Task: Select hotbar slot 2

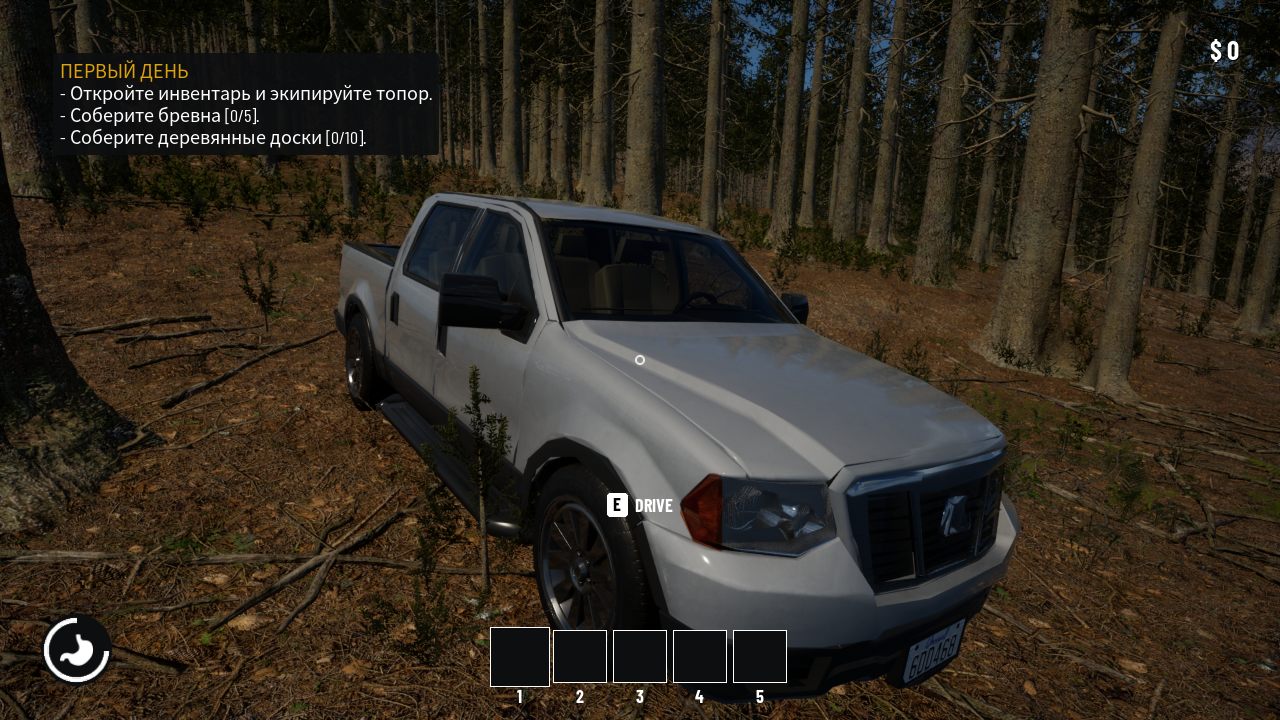Action: [x=580, y=656]
